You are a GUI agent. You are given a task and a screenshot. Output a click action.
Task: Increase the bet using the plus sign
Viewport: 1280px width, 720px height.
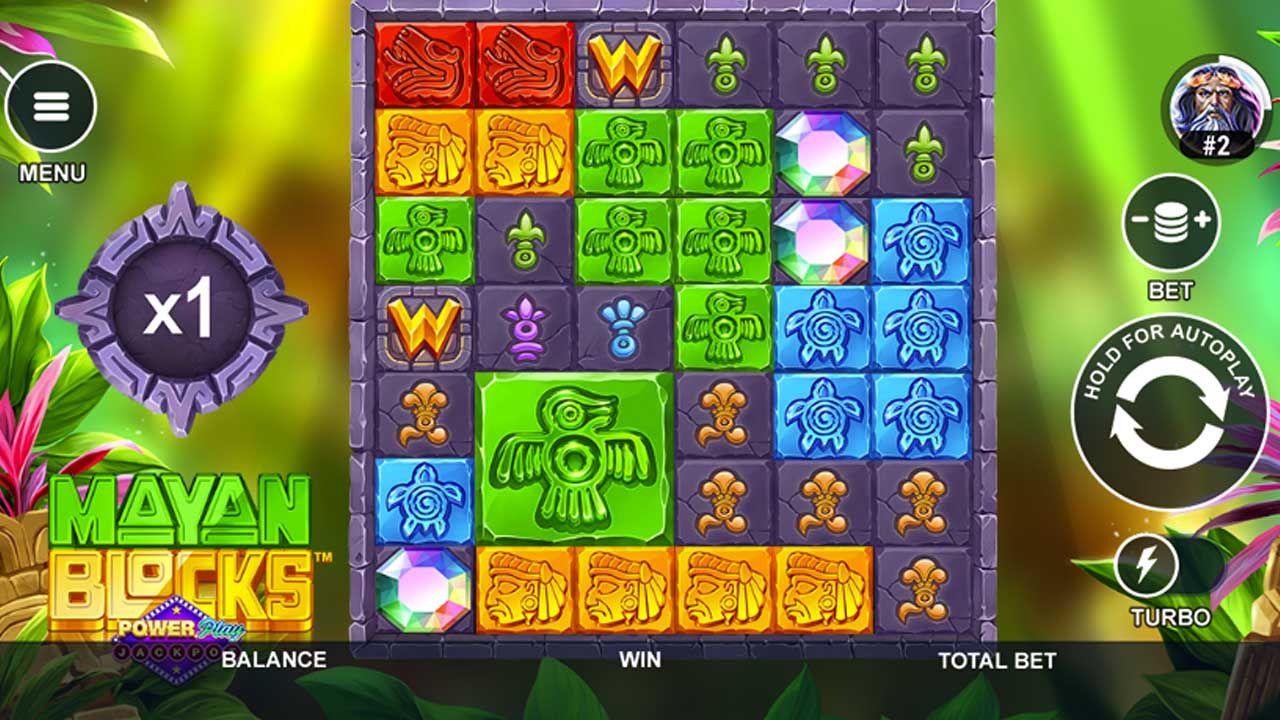pyautogui.click(x=1203, y=219)
